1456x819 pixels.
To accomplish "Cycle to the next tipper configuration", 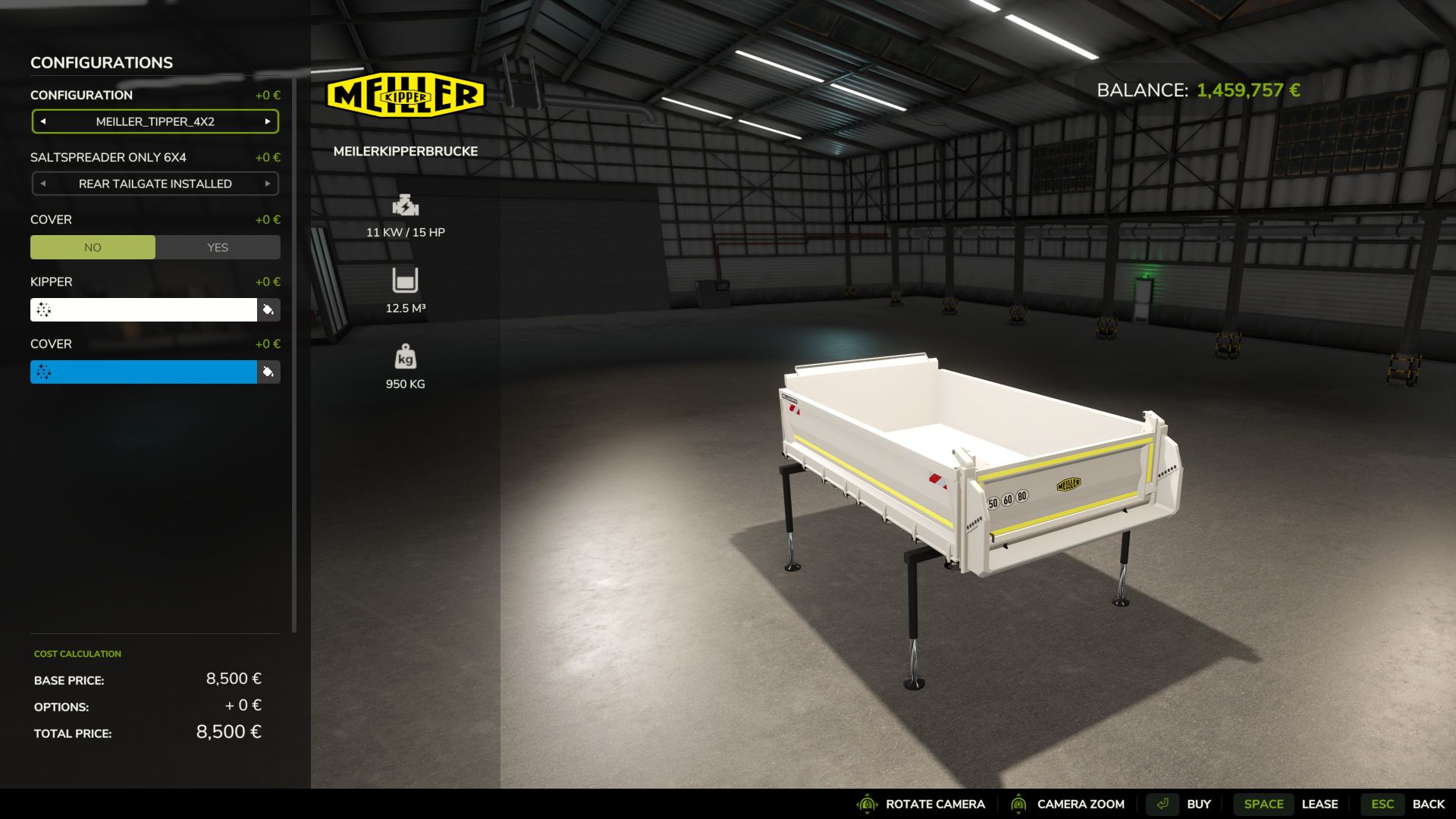I will click(x=268, y=121).
